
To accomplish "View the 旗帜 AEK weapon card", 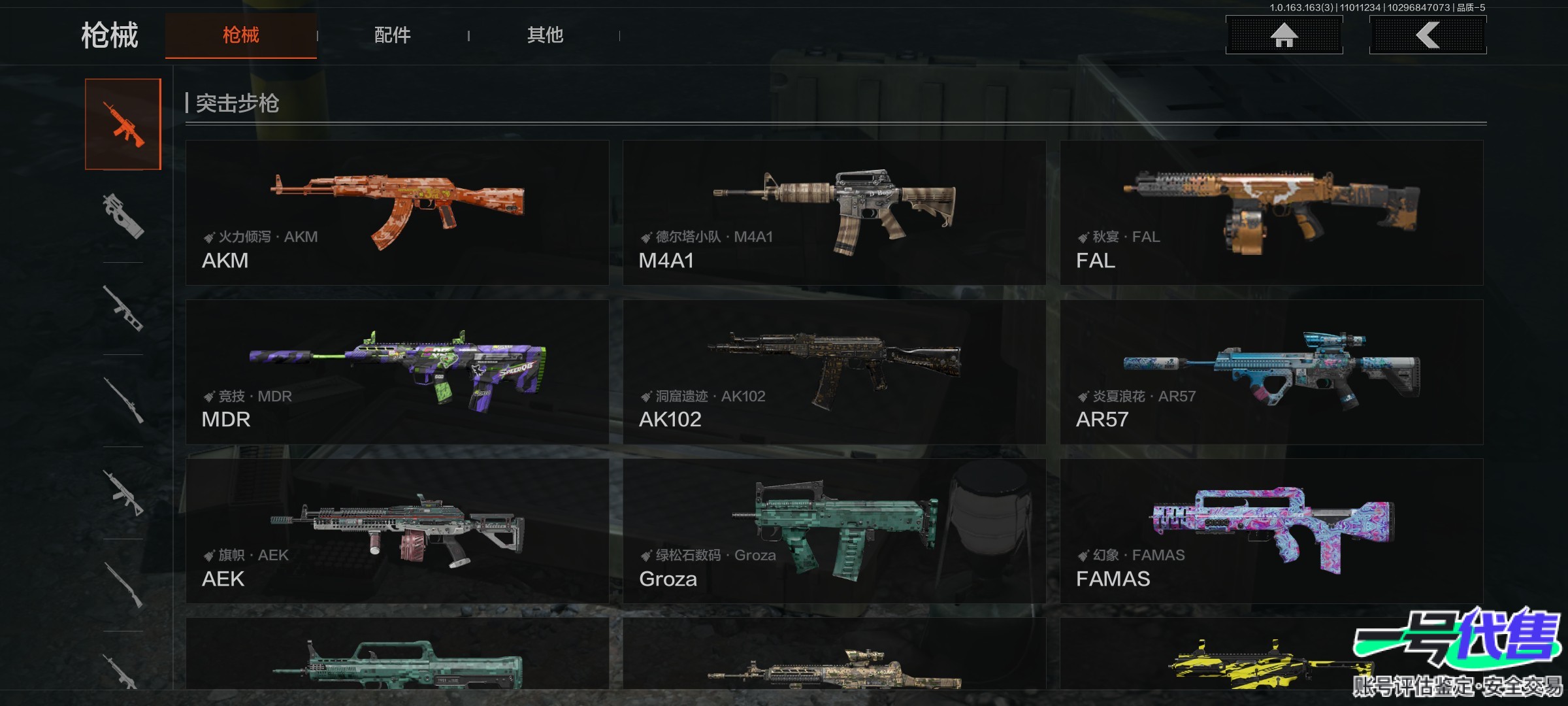I will [397, 531].
